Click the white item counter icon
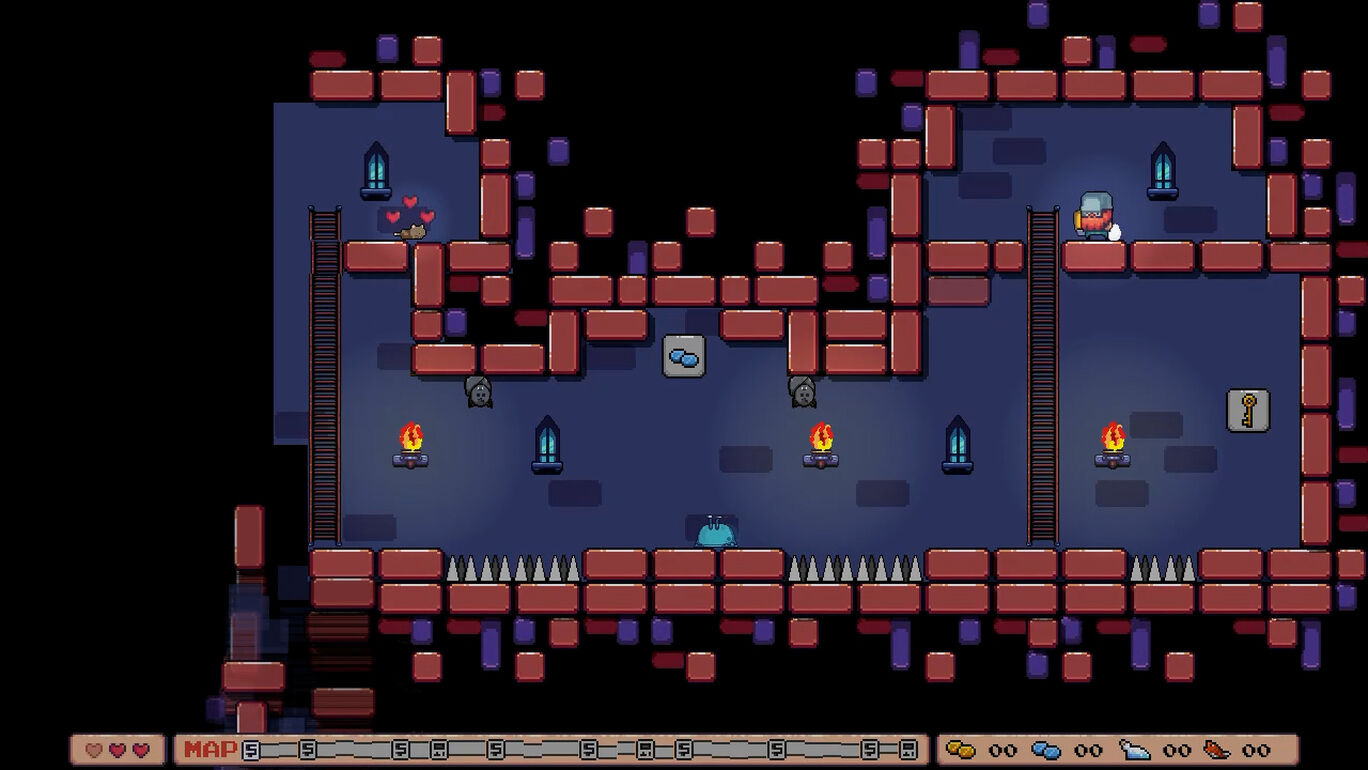The height and width of the screenshot is (770, 1368). coord(1133,749)
